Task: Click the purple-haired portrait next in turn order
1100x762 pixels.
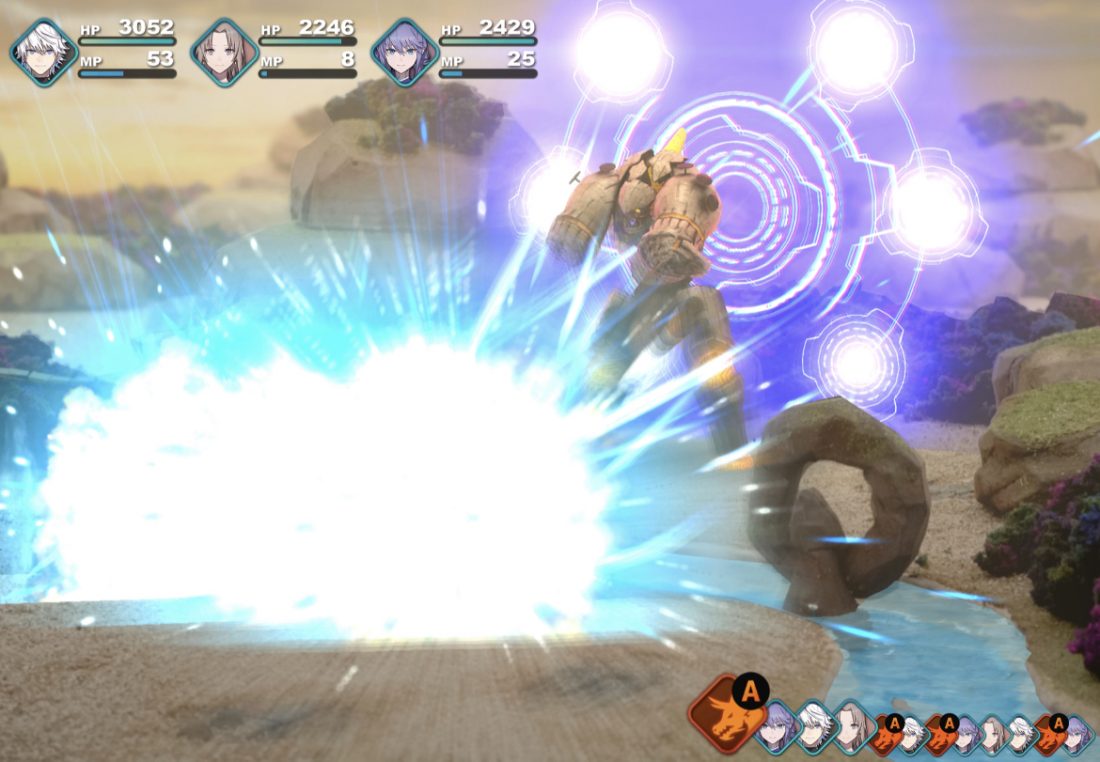Action: [x=777, y=726]
